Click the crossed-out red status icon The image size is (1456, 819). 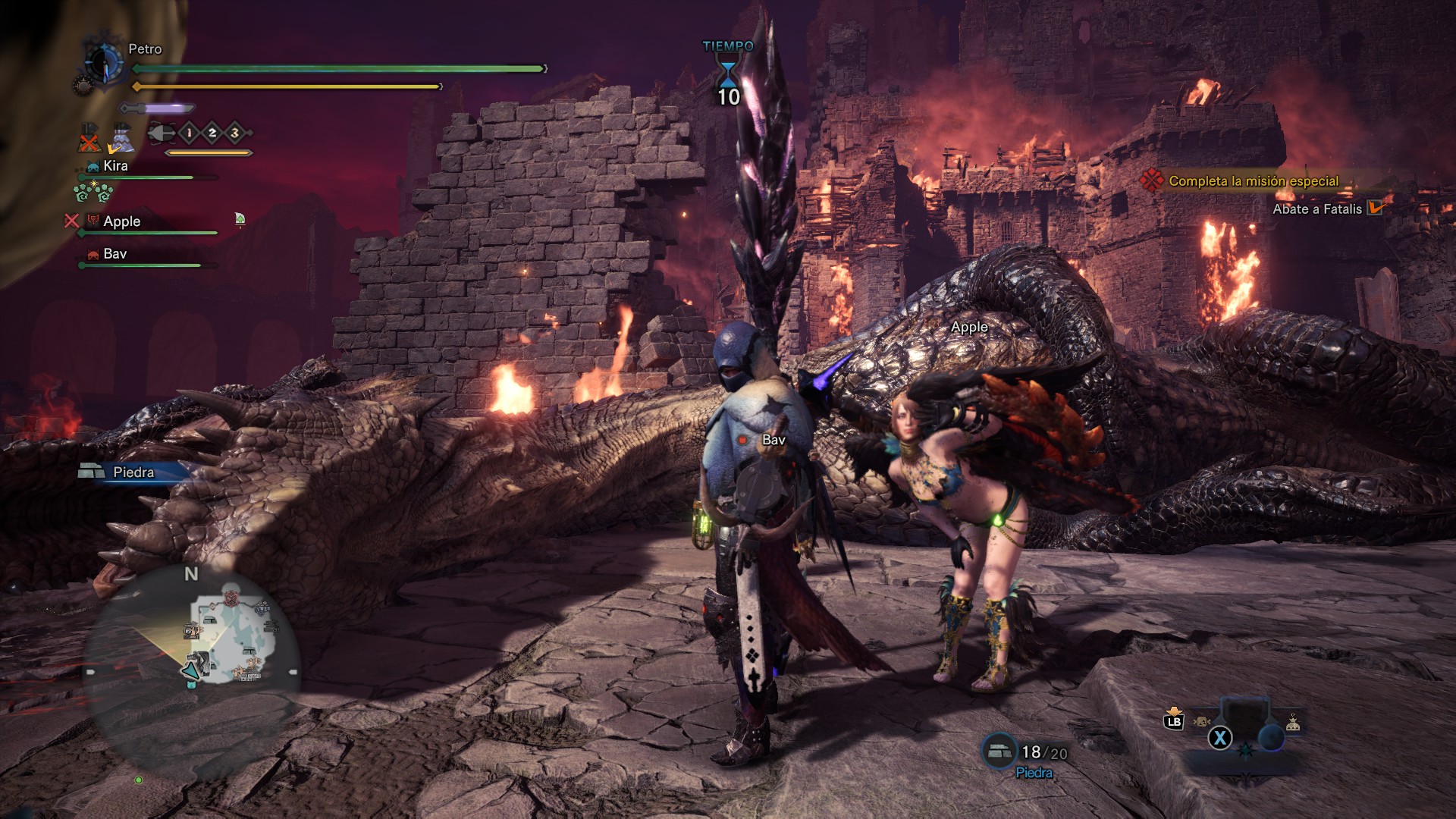pyautogui.click(x=89, y=140)
